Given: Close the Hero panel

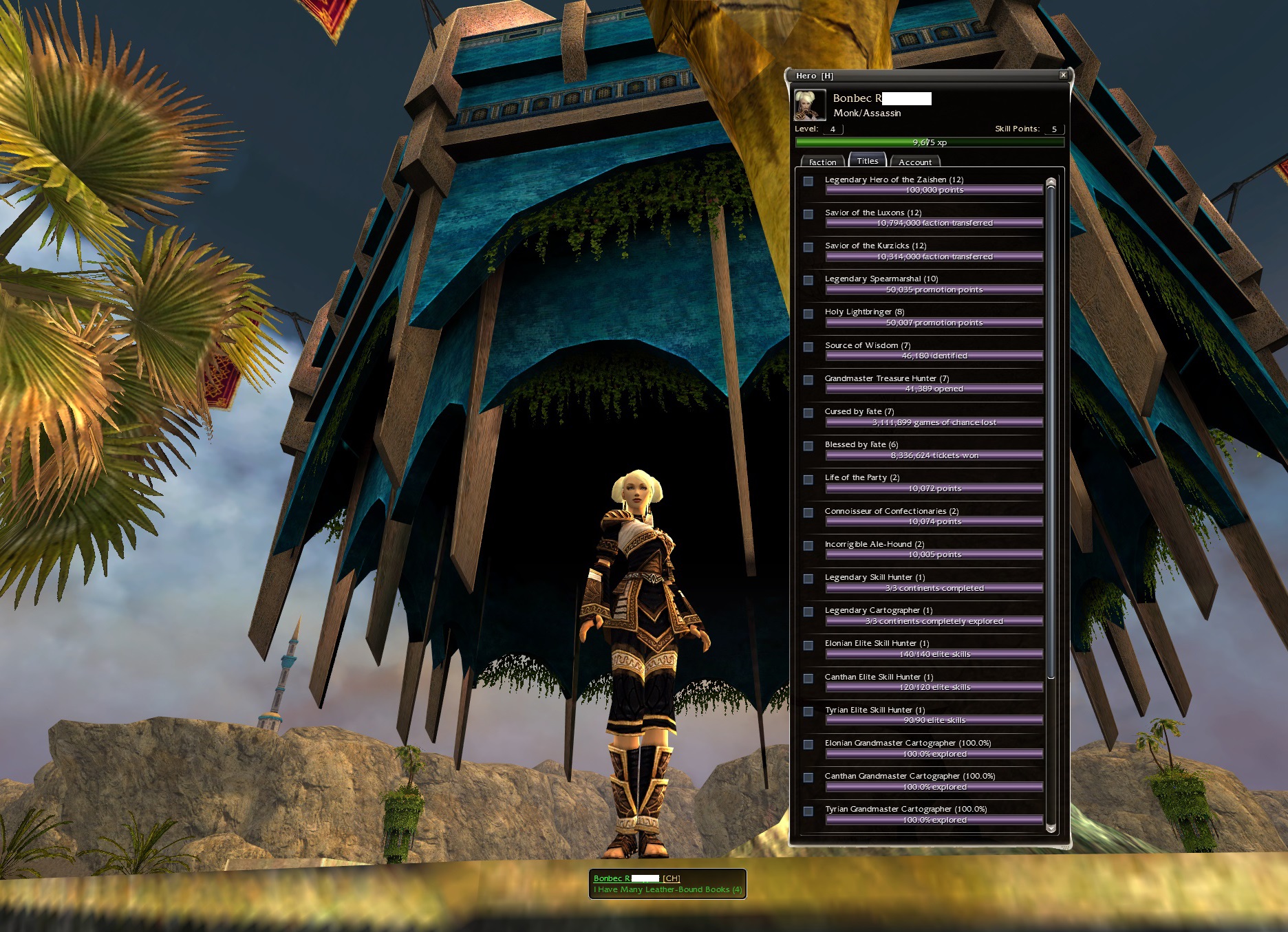Looking at the screenshot, I should pyautogui.click(x=1063, y=75).
